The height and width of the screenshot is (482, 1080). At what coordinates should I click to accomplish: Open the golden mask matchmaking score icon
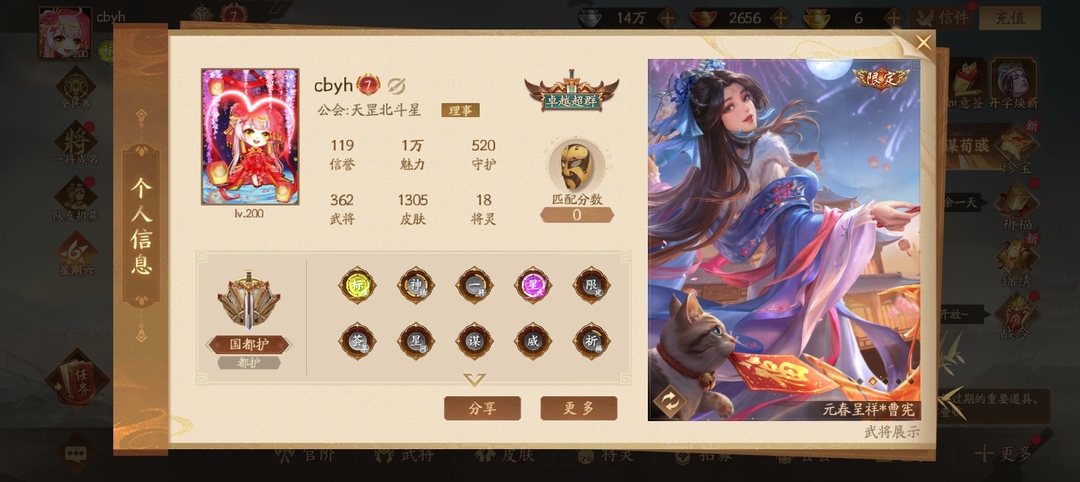point(576,165)
